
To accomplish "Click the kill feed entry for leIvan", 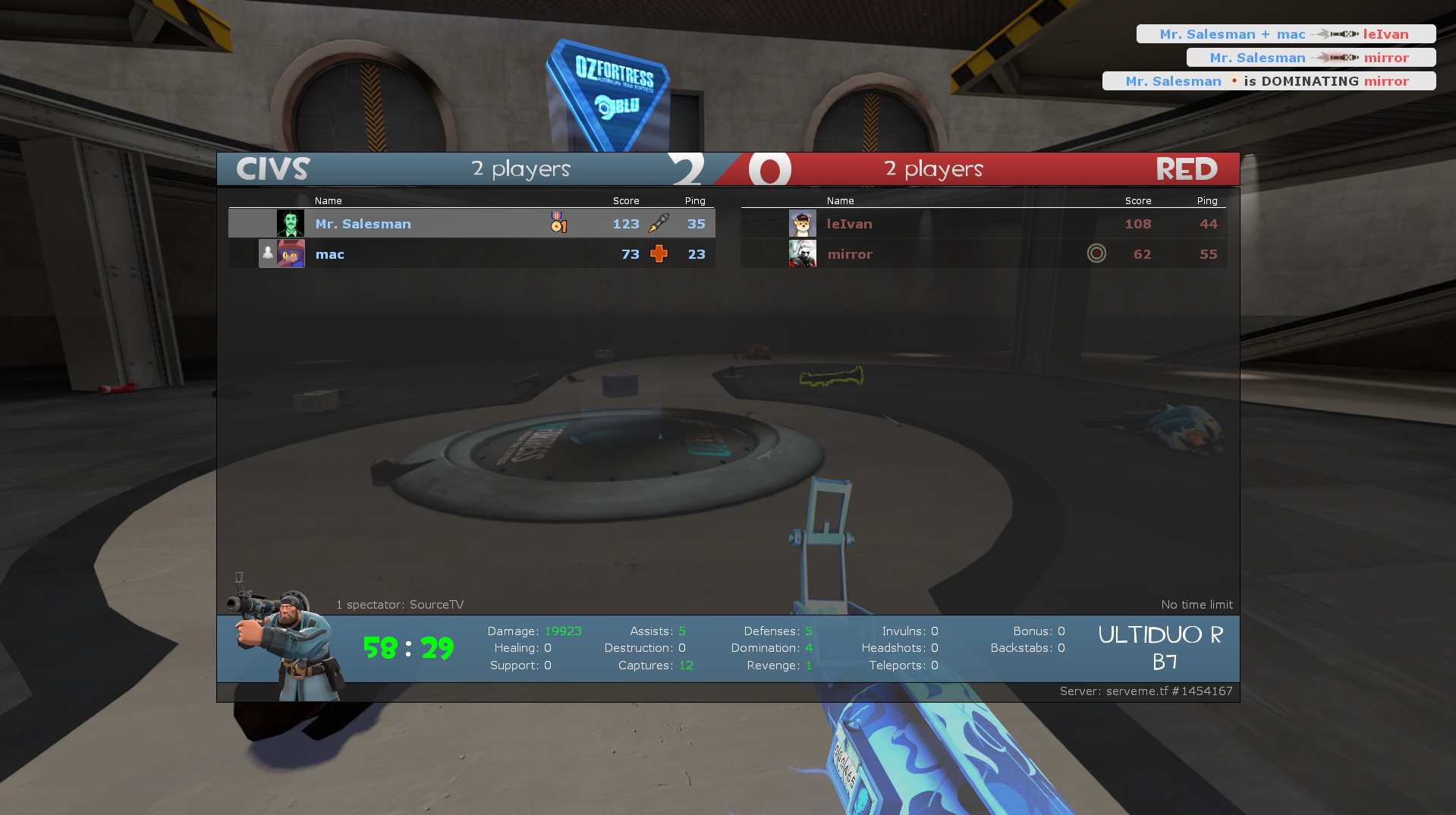I will click(1285, 34).
